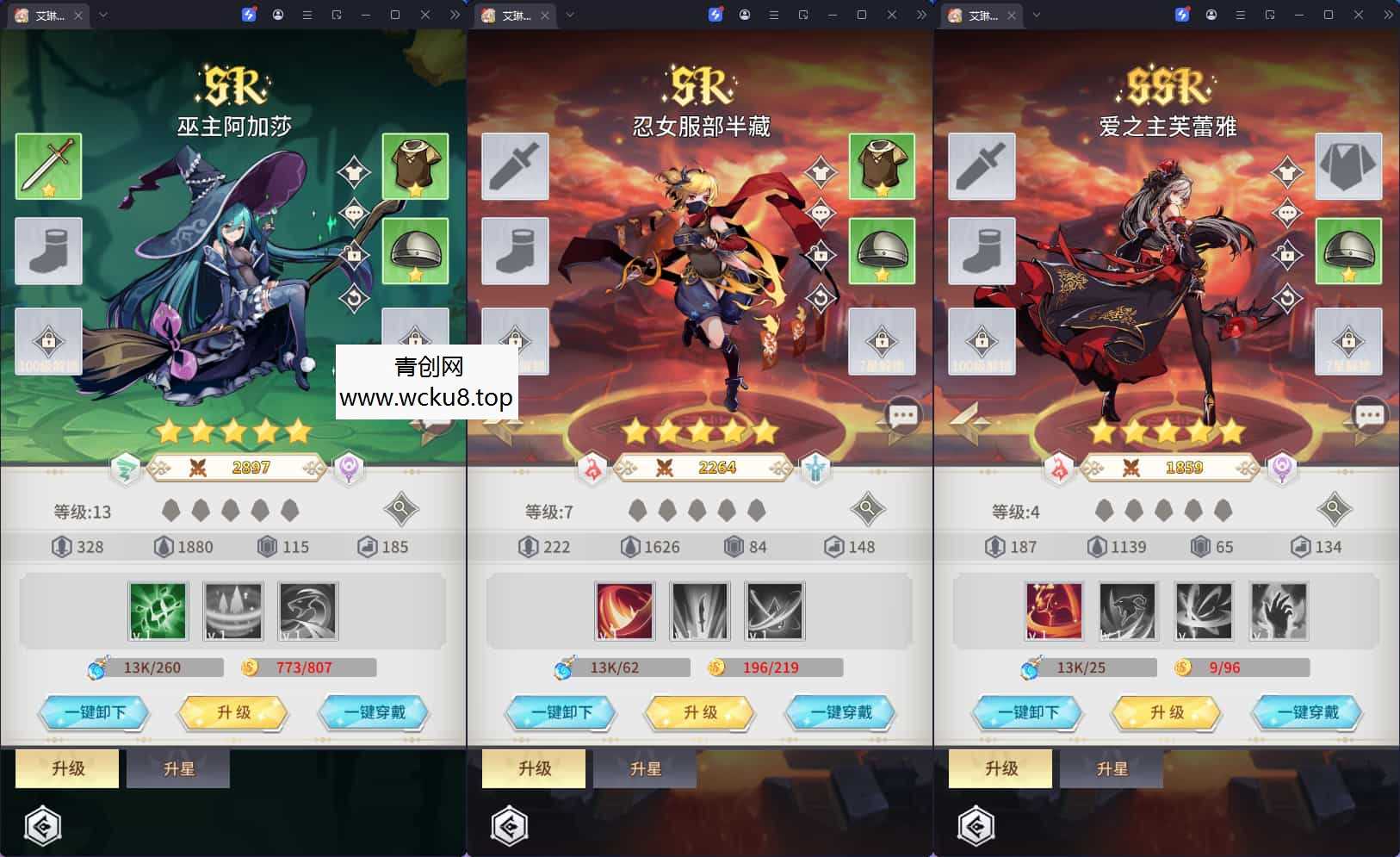
Task: Switch to 升星 tab in 巫主阿加莎 window
Action: (x=178, y=768)
